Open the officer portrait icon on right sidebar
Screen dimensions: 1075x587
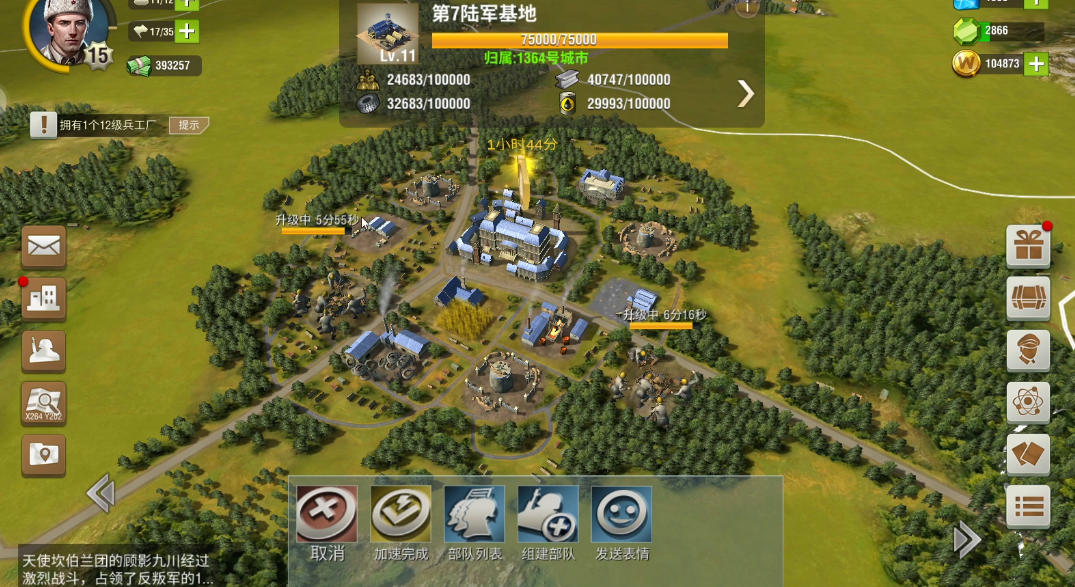click(x=1028, y=351)
